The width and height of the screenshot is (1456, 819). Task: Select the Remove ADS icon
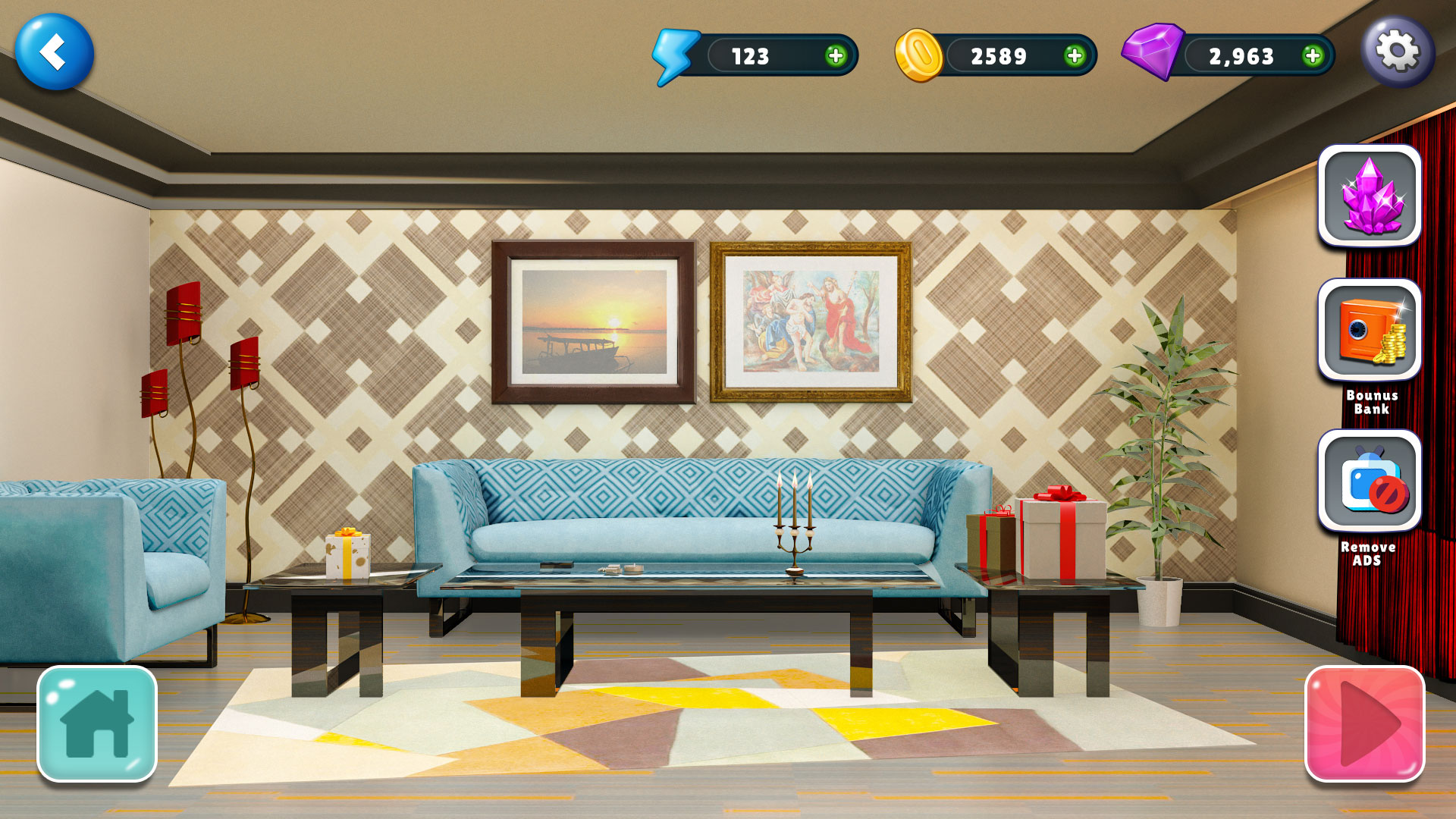pos(1370,482)
